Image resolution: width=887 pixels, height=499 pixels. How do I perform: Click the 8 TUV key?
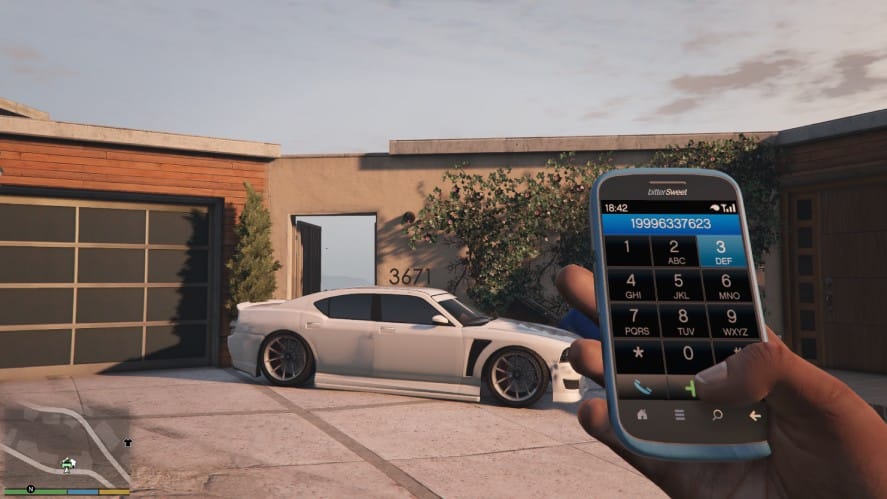pos(684,321)
